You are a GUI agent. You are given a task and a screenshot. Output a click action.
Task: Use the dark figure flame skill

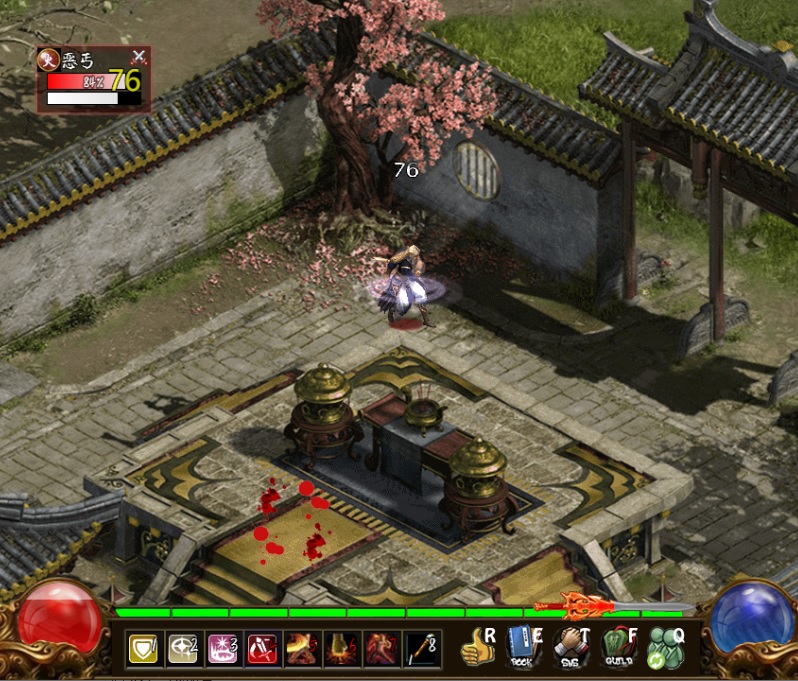pos(340,650)
